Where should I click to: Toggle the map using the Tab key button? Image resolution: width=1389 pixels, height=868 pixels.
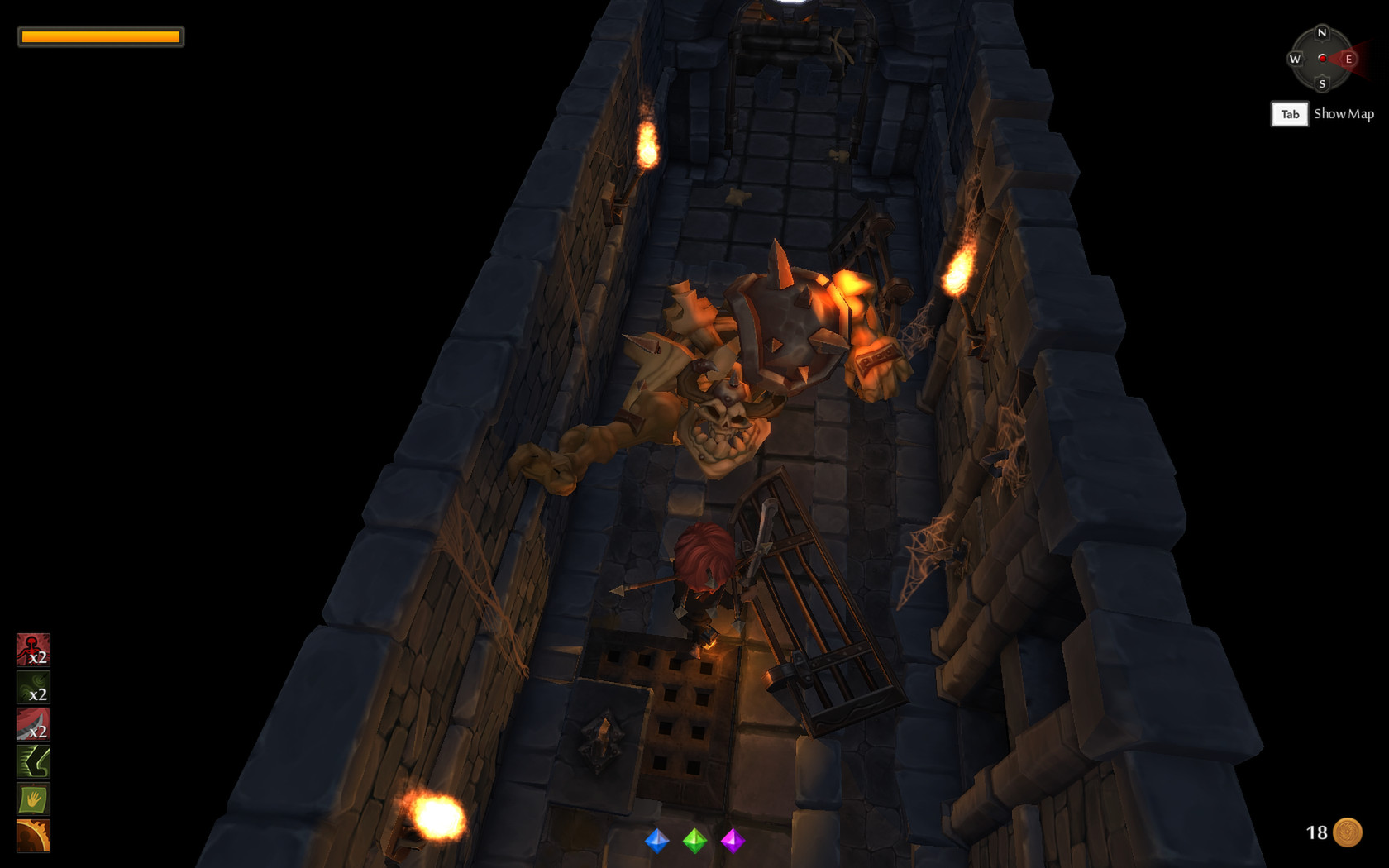[1289, 114]
